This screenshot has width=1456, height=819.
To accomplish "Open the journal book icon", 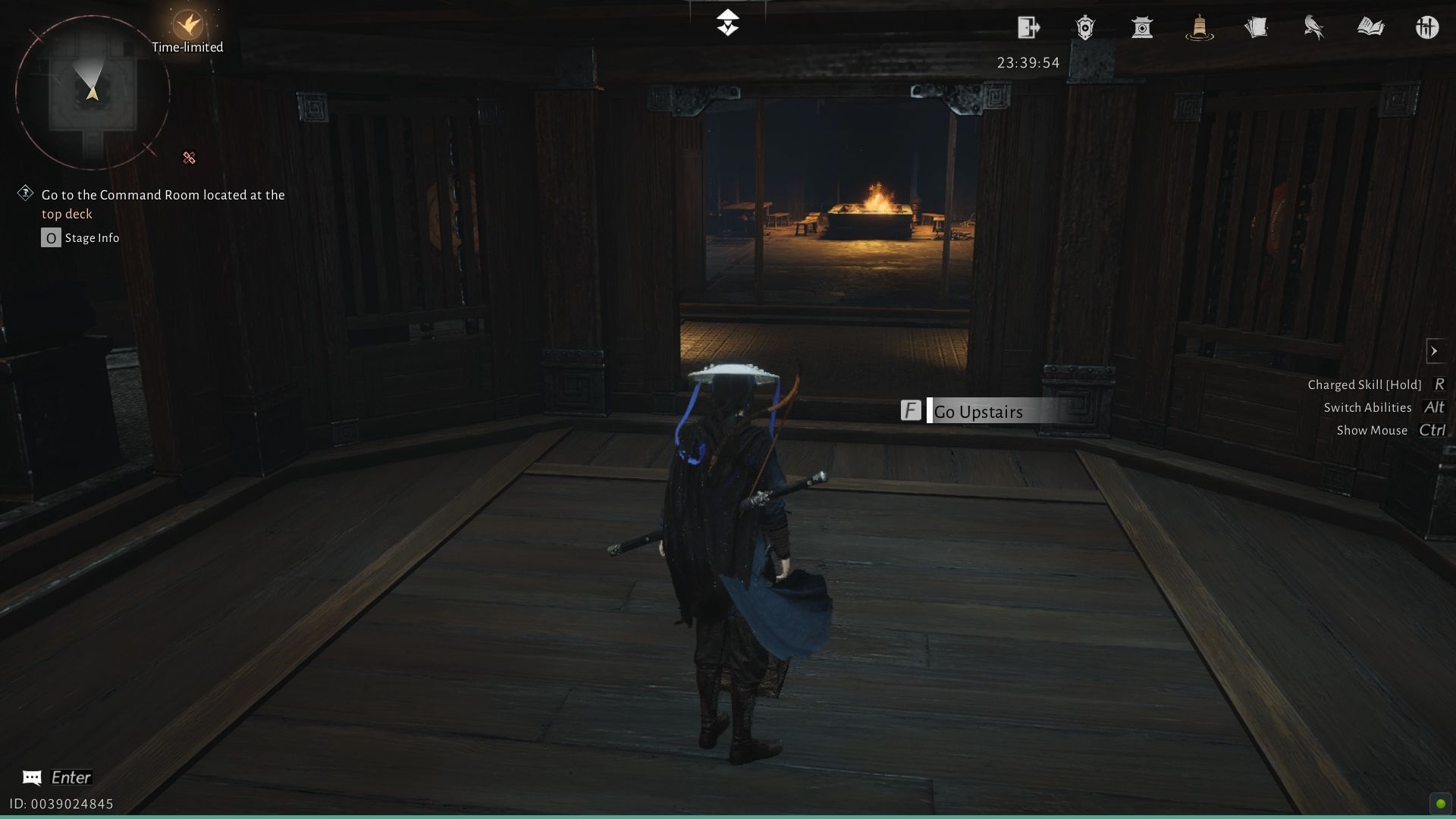I will pos(1371,27).
